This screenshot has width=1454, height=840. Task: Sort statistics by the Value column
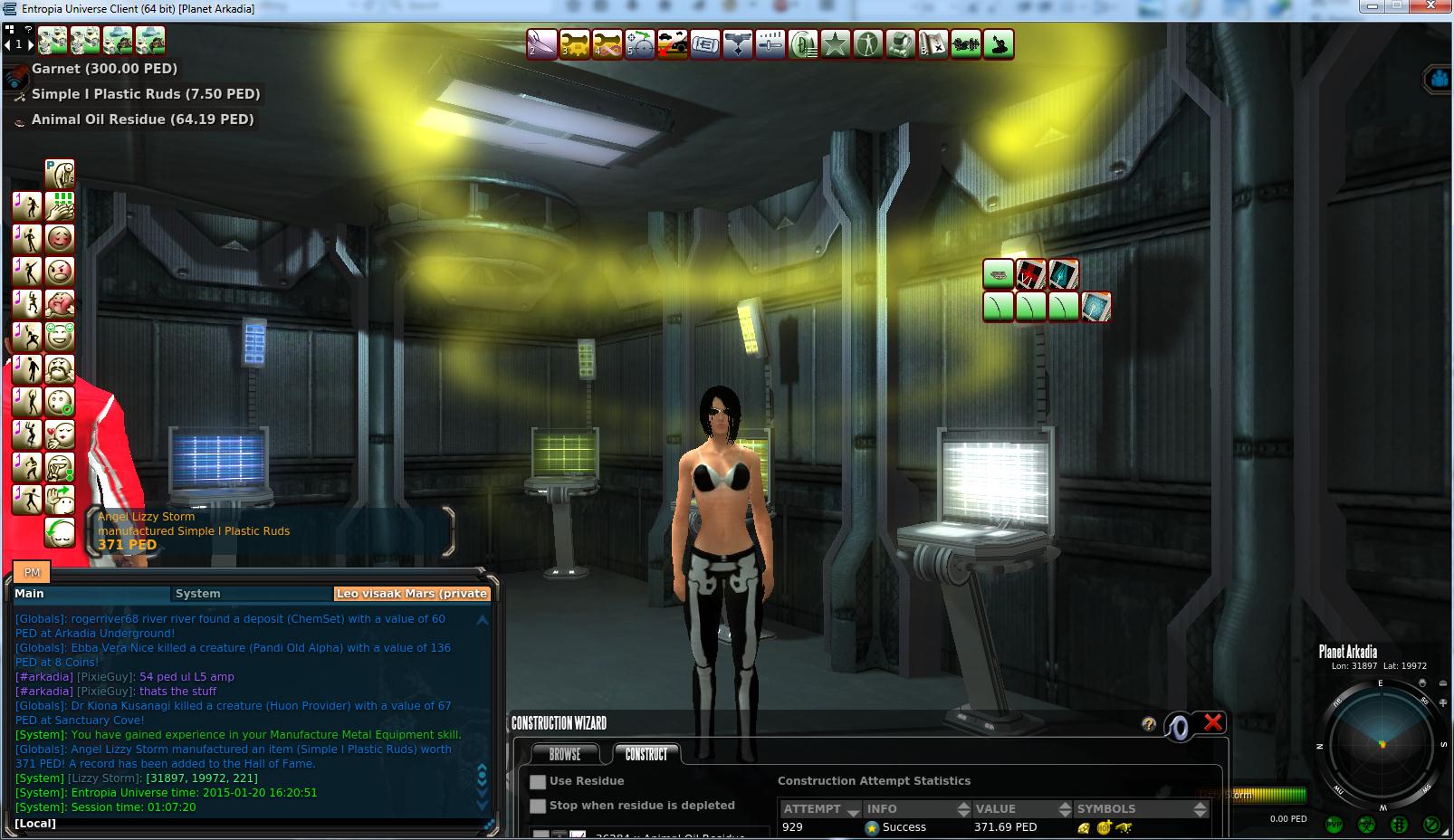(x=1015, y=808)
